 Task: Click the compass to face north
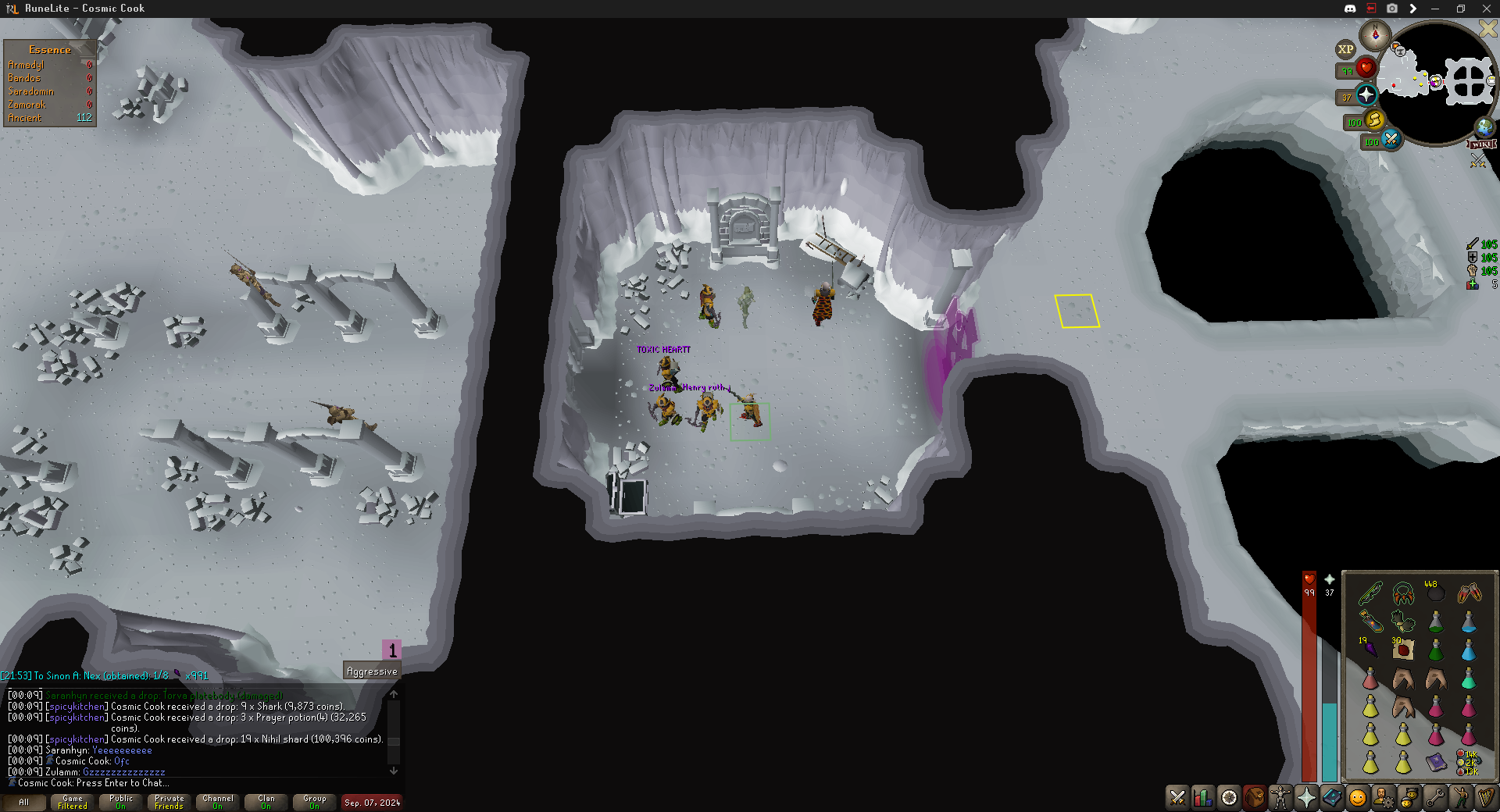pos(1374,35)
